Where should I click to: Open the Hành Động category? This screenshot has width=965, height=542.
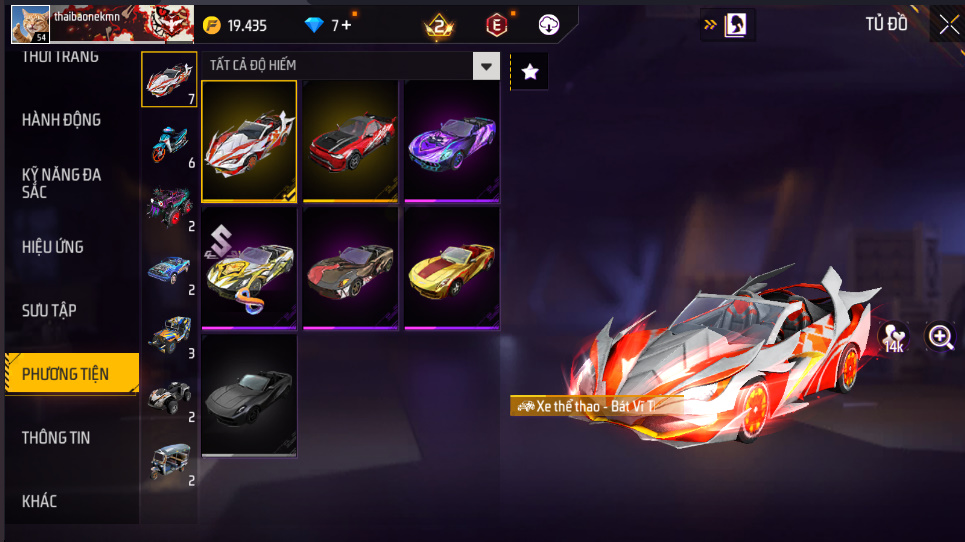[62, 120]
